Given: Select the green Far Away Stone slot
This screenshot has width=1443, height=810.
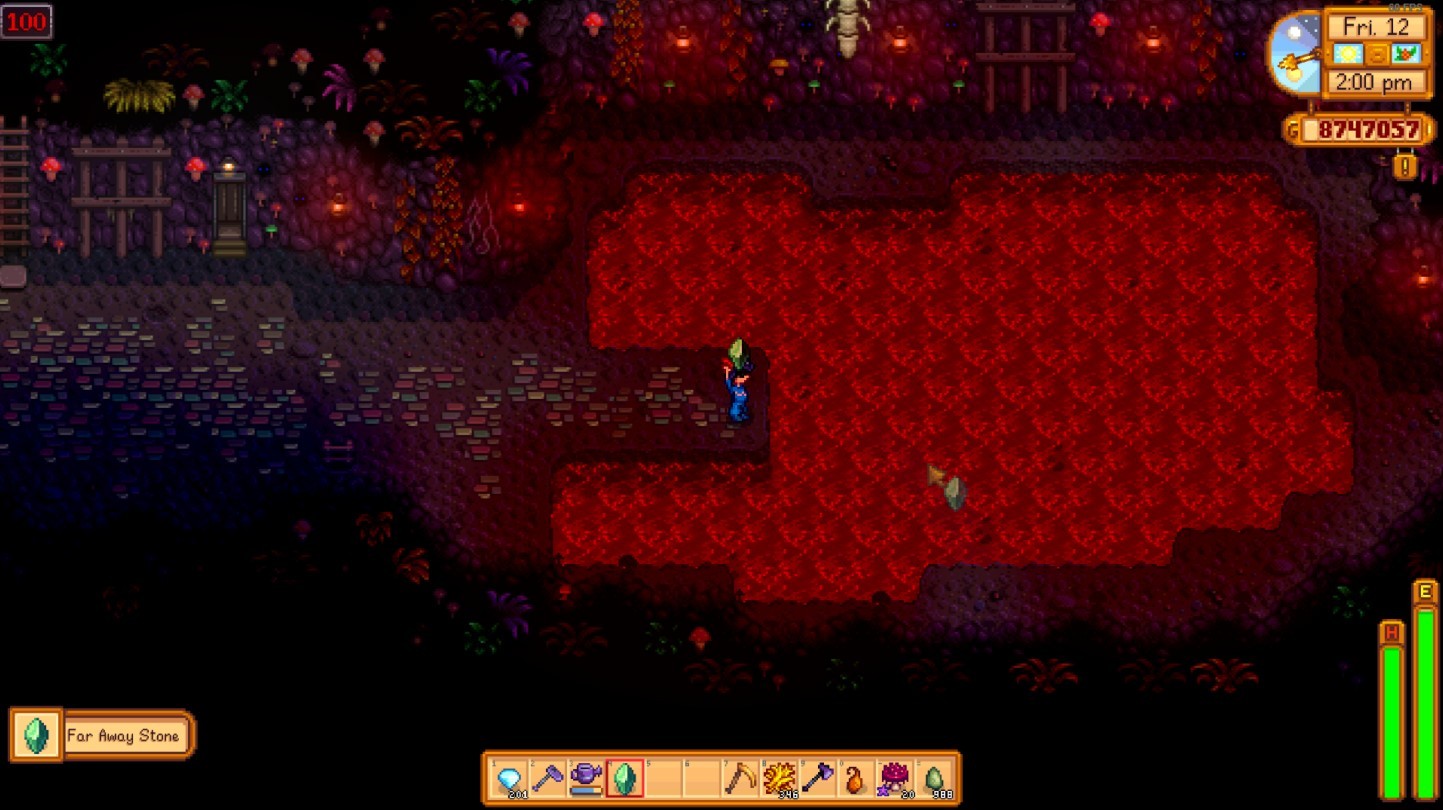Looking at the screenshot, I should click(x=625, y=778).
